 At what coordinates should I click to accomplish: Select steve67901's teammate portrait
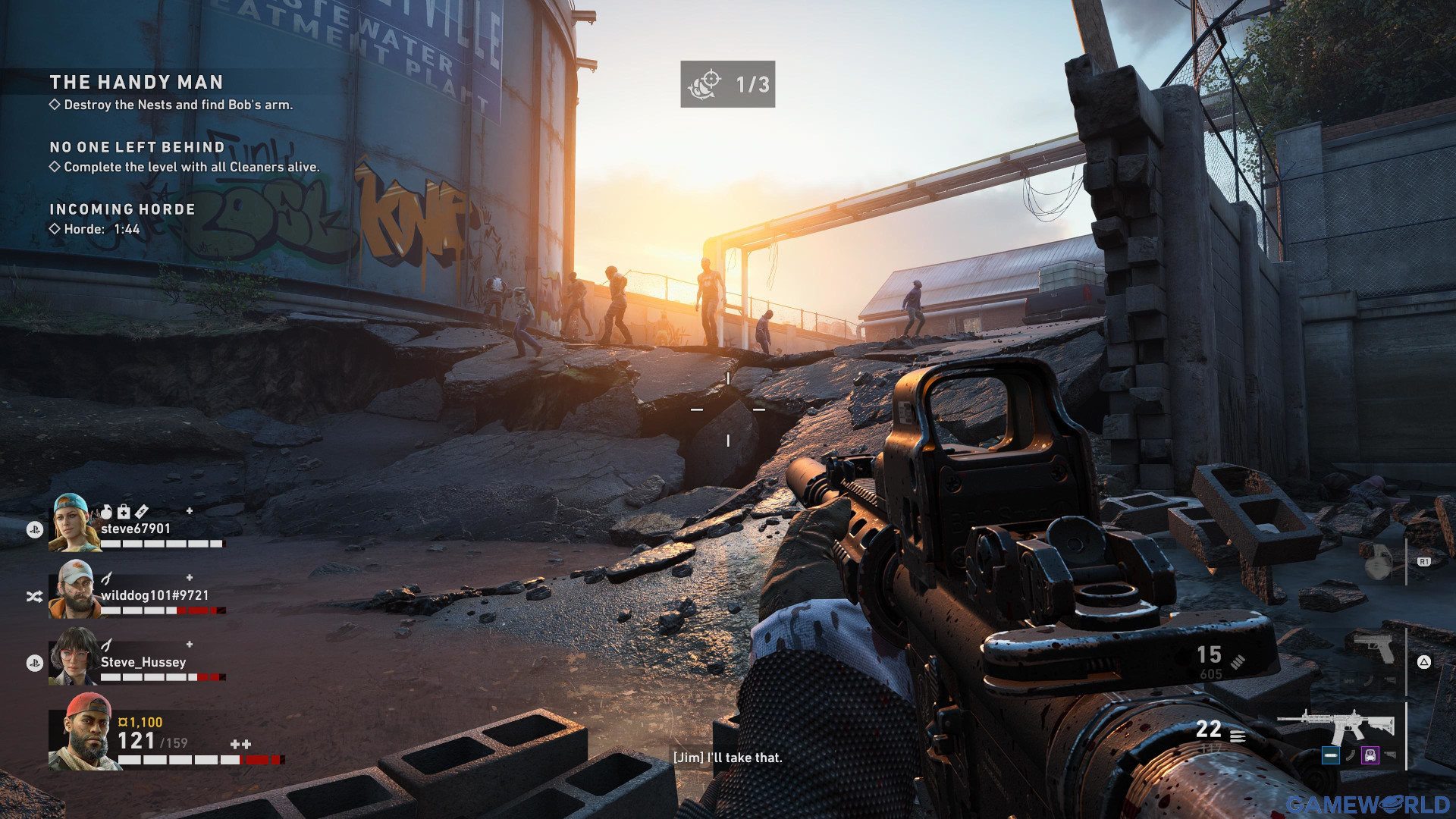pos(74,522)
